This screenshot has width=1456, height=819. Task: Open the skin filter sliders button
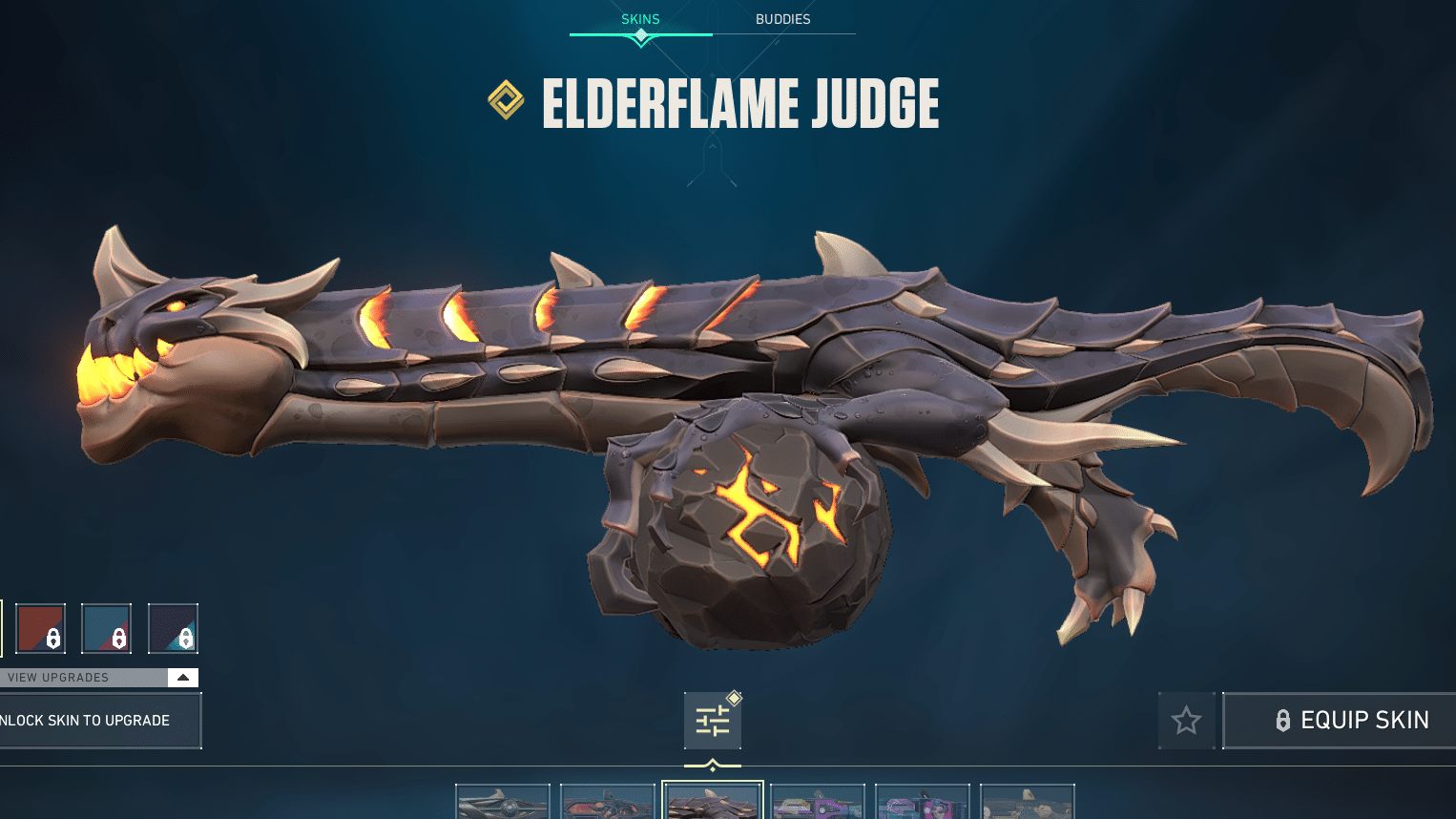point(713,721)
